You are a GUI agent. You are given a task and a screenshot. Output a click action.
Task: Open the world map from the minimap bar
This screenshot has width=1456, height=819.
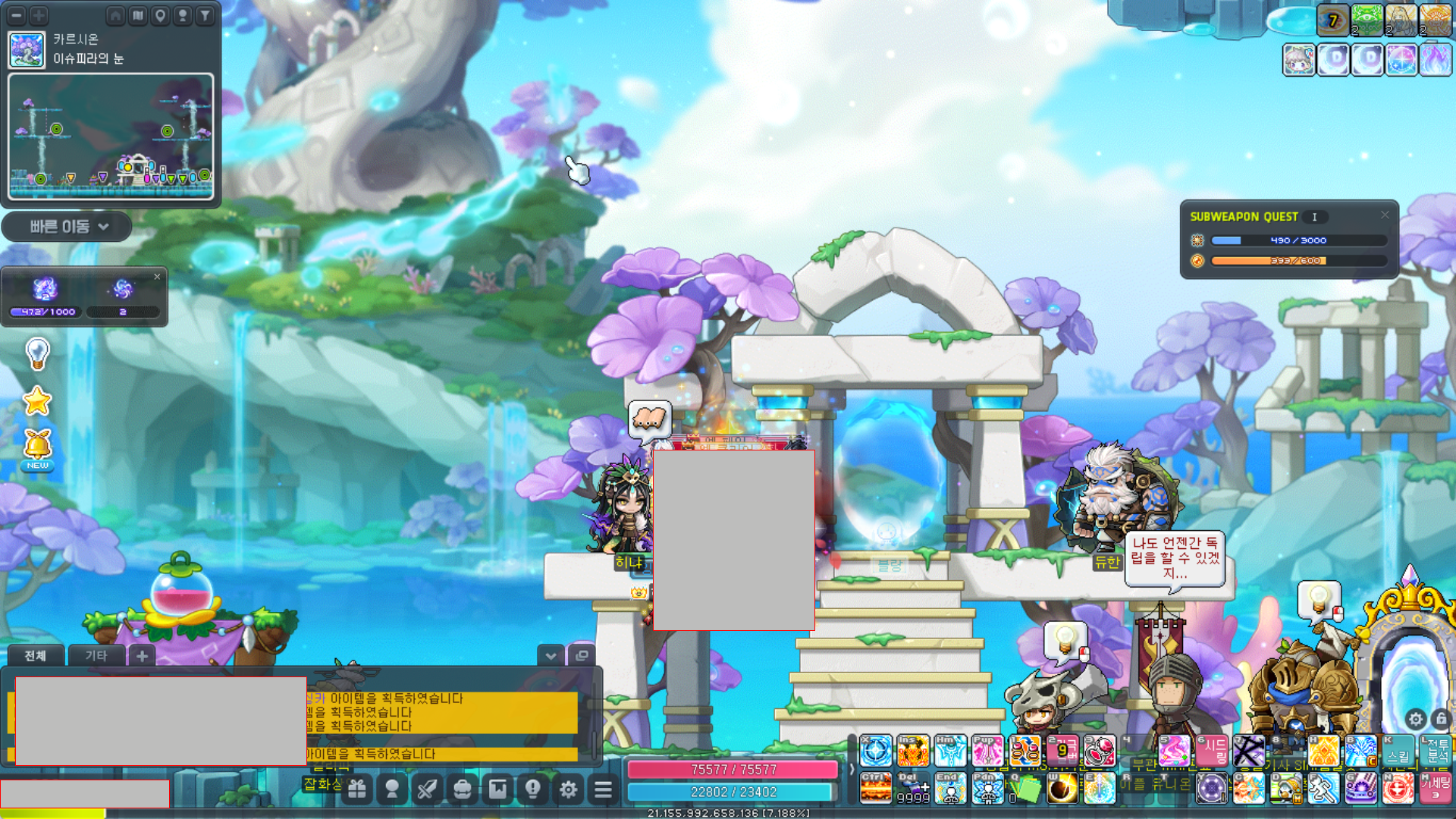click(138, 15)
